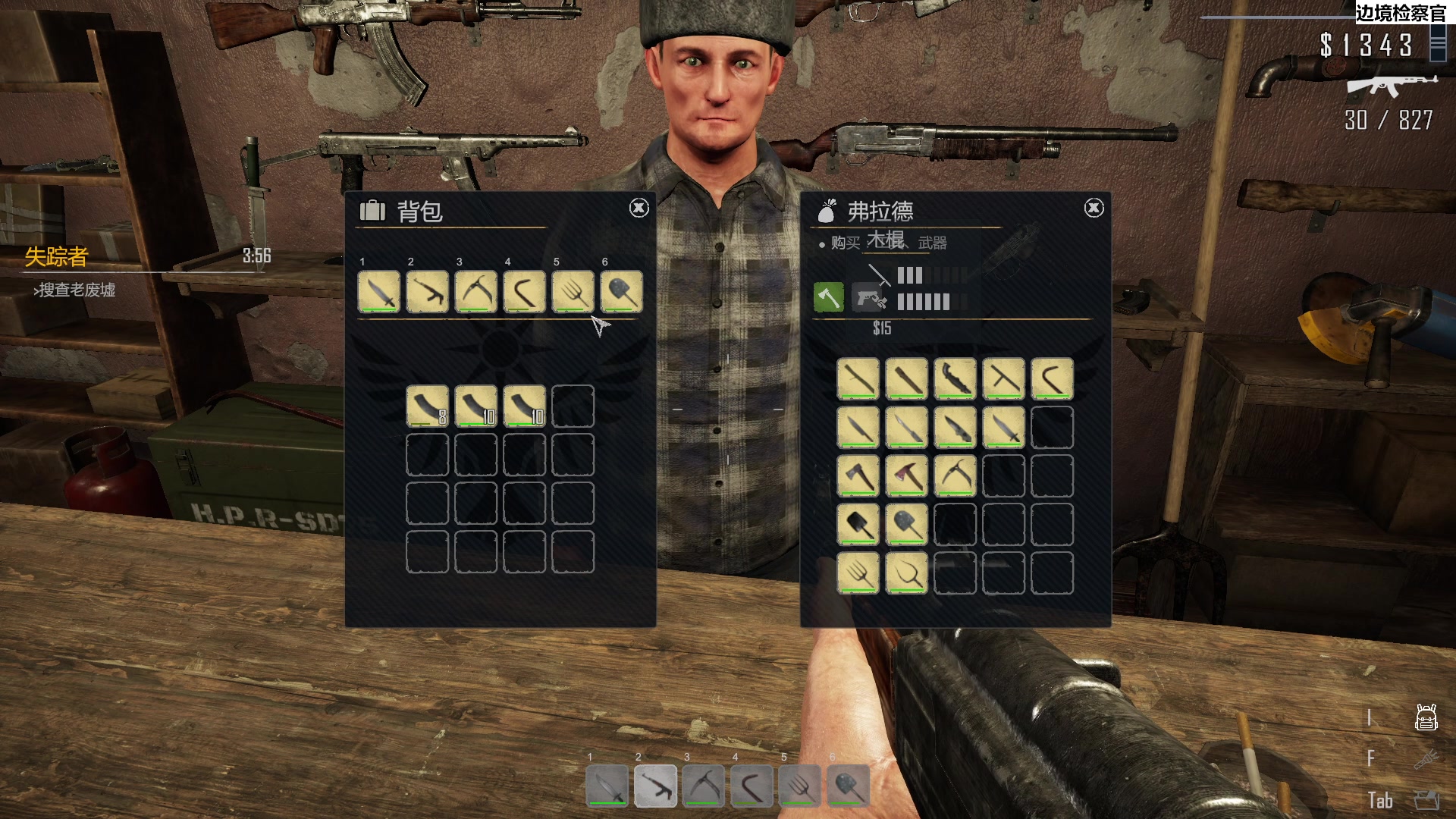Image resolution: width=1456 pixels, height=819 pixels.
Task: Pick the combat knife in backpack slot 1
Action: [379, 292]
